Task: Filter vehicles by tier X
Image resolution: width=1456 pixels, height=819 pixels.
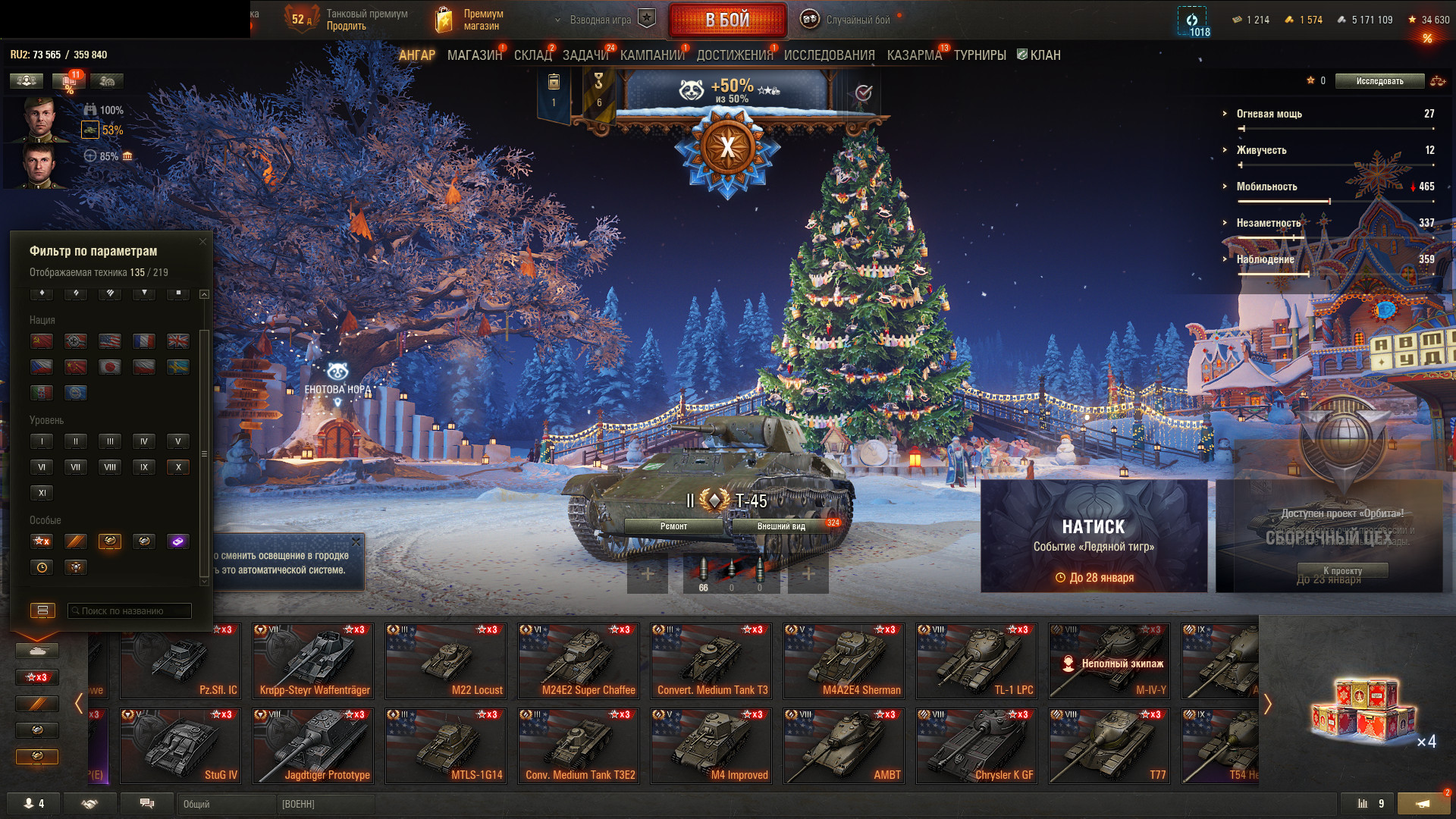Action: (178, 467)
